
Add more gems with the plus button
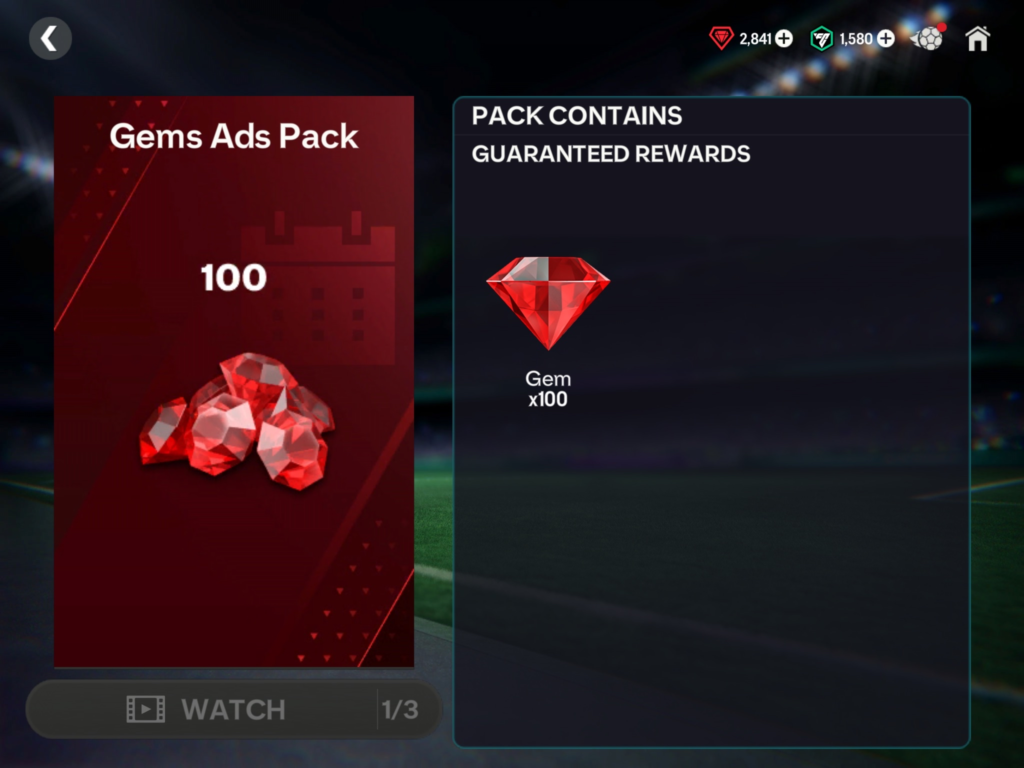pos(784,39)
